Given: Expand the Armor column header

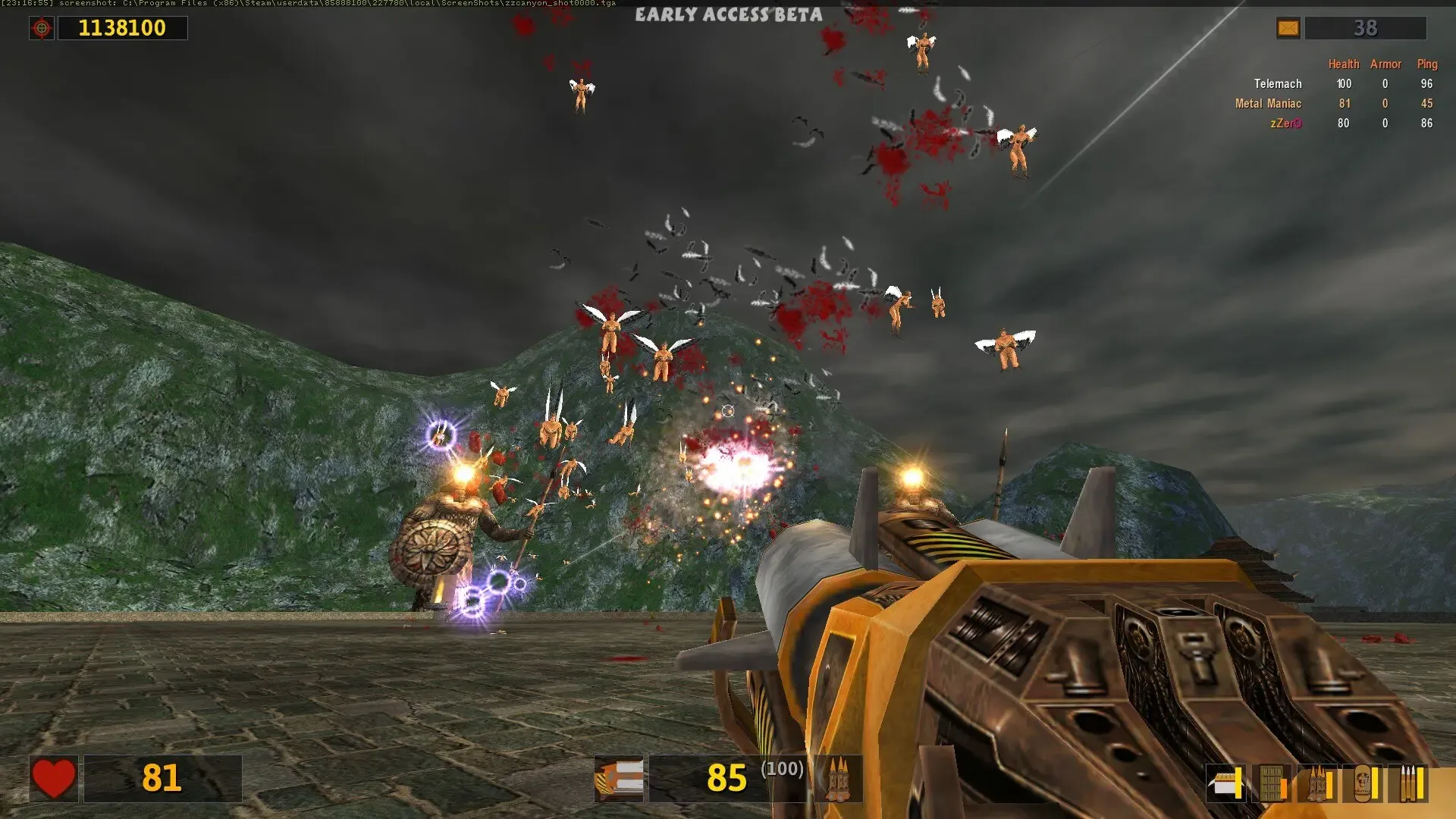Looking at the screenshot, I should (1385, 64).
